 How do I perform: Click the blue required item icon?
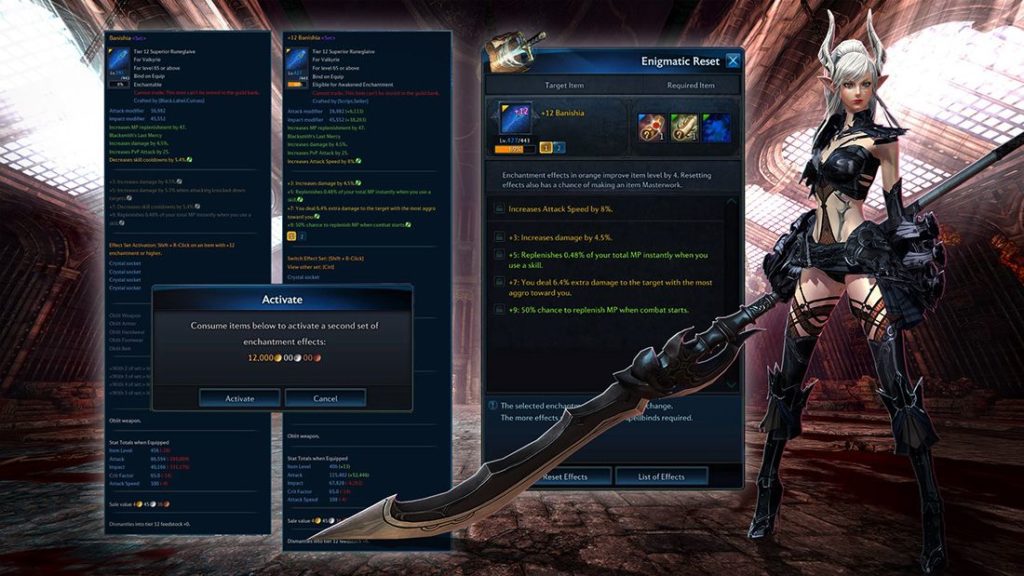pos(715,127)
